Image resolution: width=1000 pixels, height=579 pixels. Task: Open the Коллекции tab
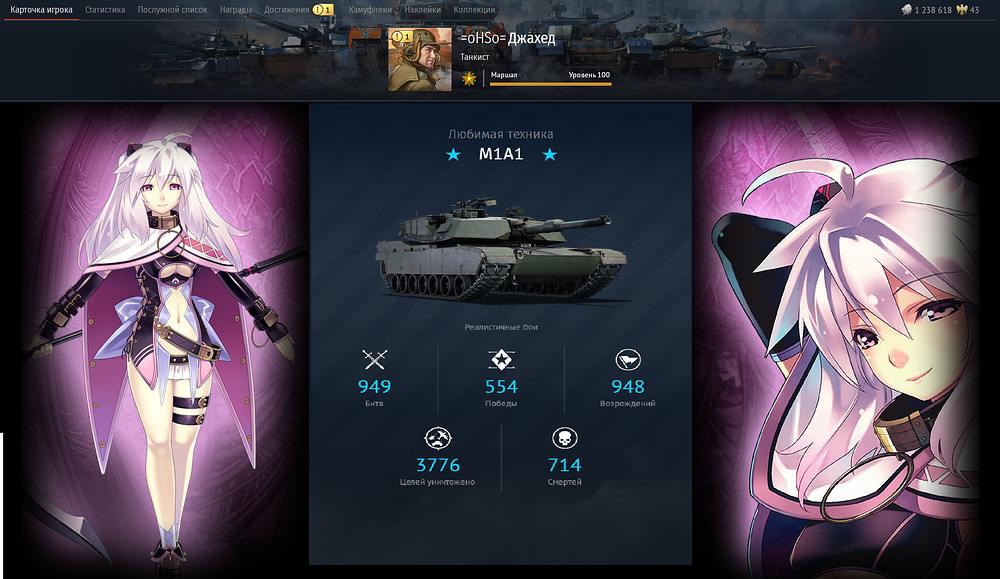(474, 10)
